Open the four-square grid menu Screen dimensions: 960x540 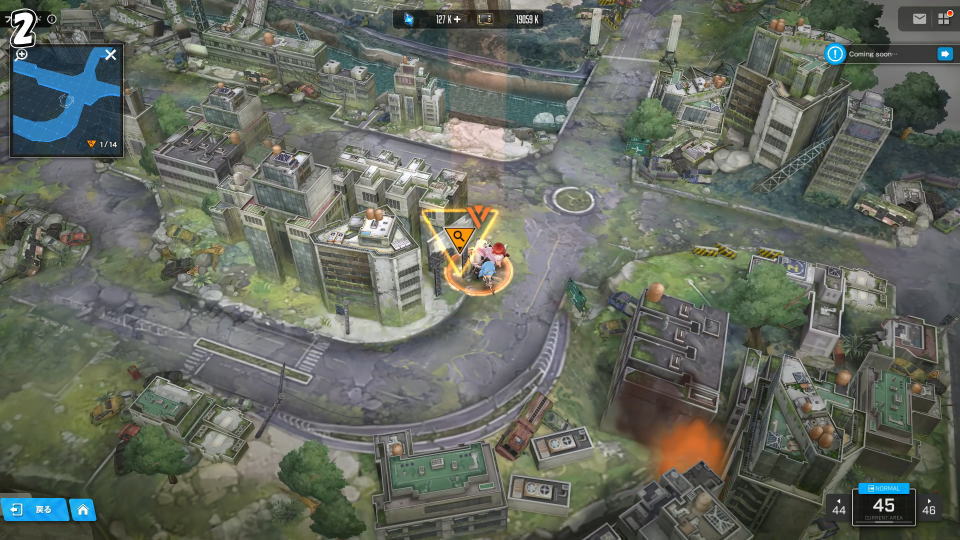pyautogui.click(x=944, y=18)
